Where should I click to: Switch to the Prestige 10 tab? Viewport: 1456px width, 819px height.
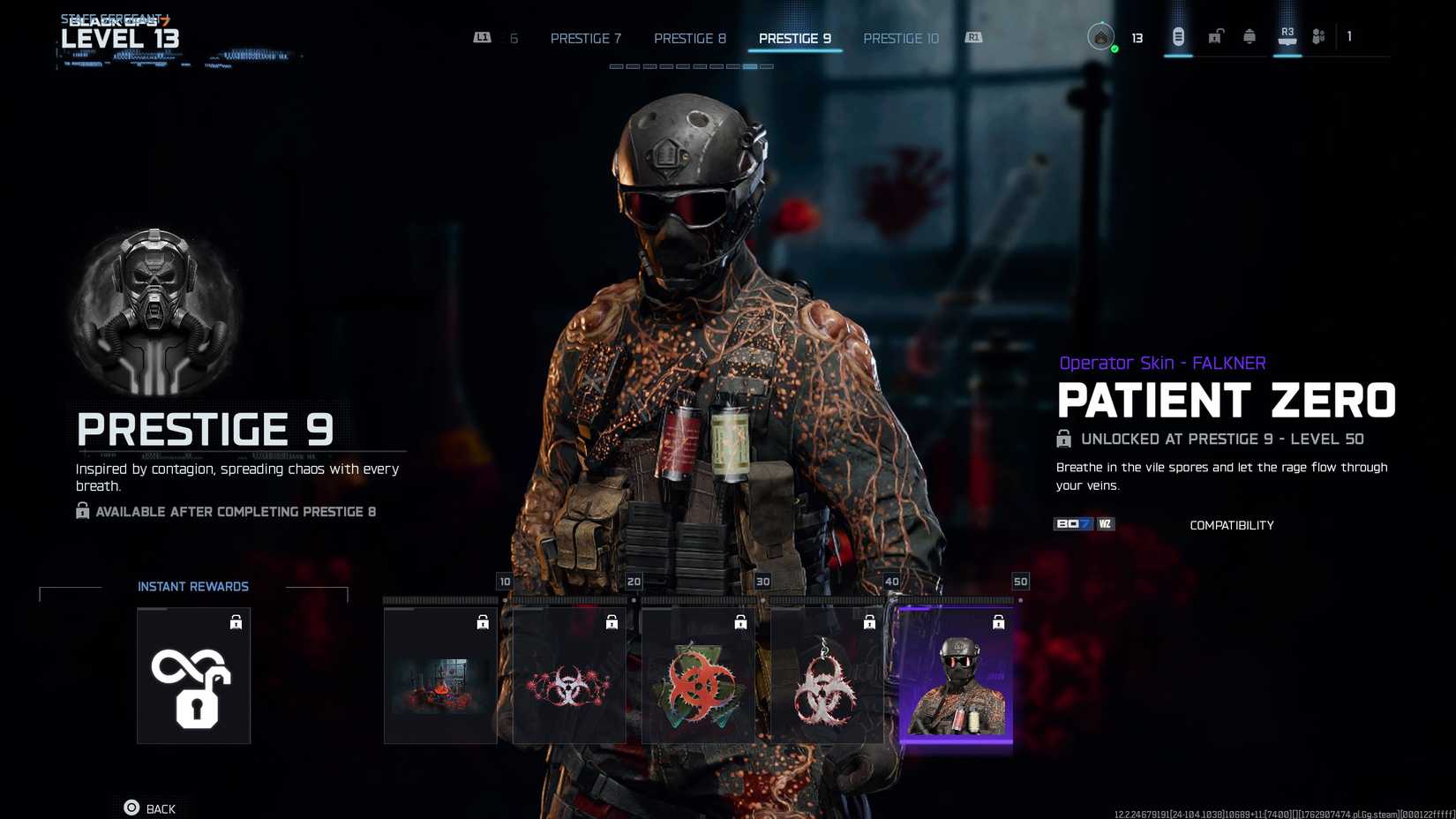pyautogui.click(x=901, y=38)
